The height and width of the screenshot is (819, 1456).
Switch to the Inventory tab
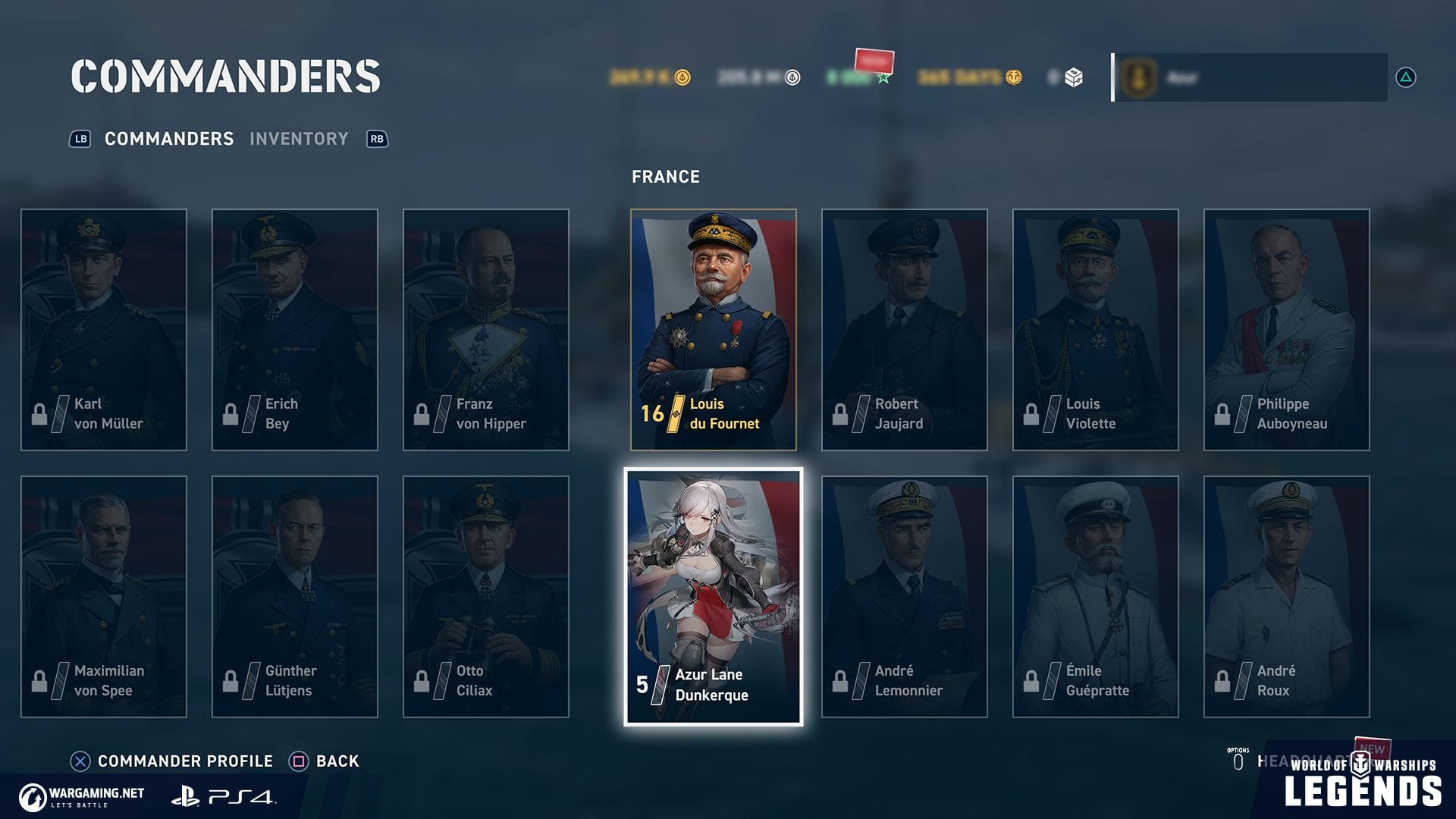[x=299, y=139]
